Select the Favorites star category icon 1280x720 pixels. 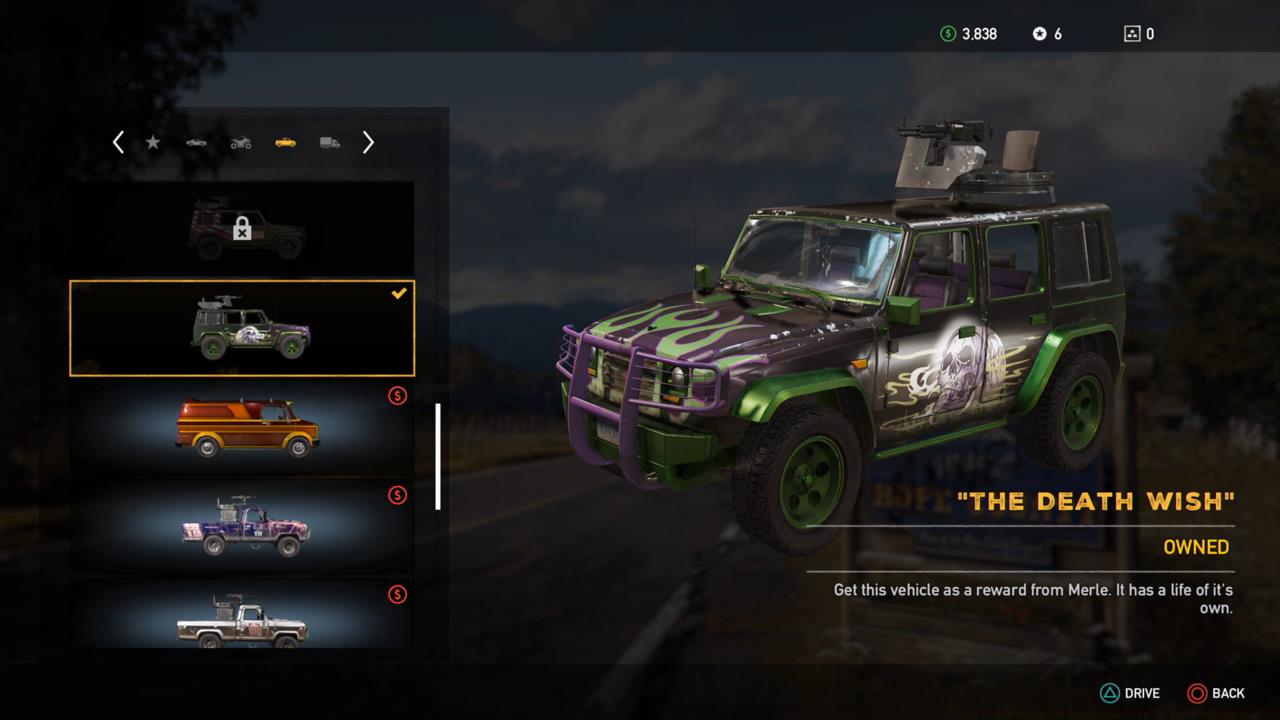pos(153,142)
